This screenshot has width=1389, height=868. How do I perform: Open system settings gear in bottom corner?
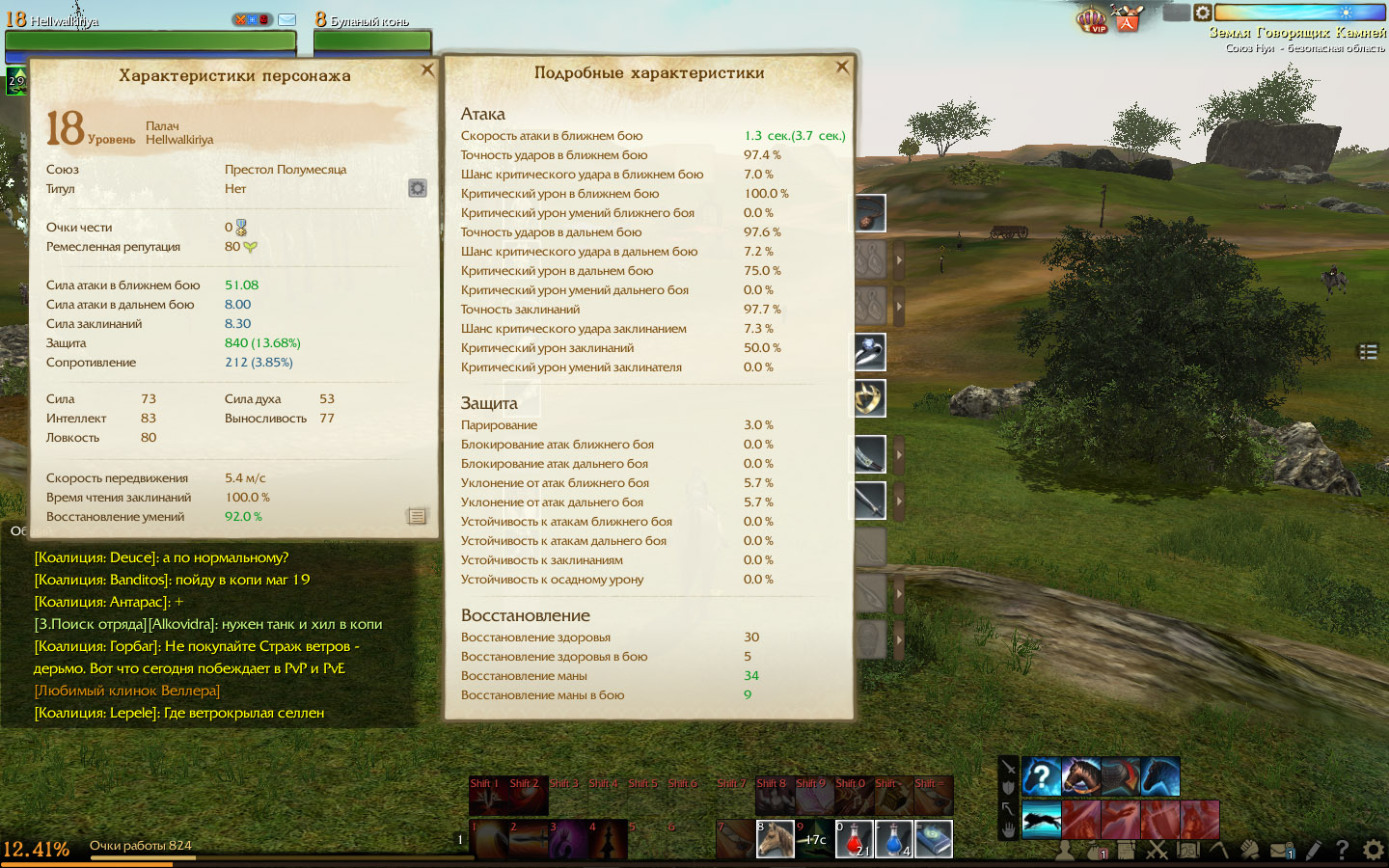tap(1373, 851)
